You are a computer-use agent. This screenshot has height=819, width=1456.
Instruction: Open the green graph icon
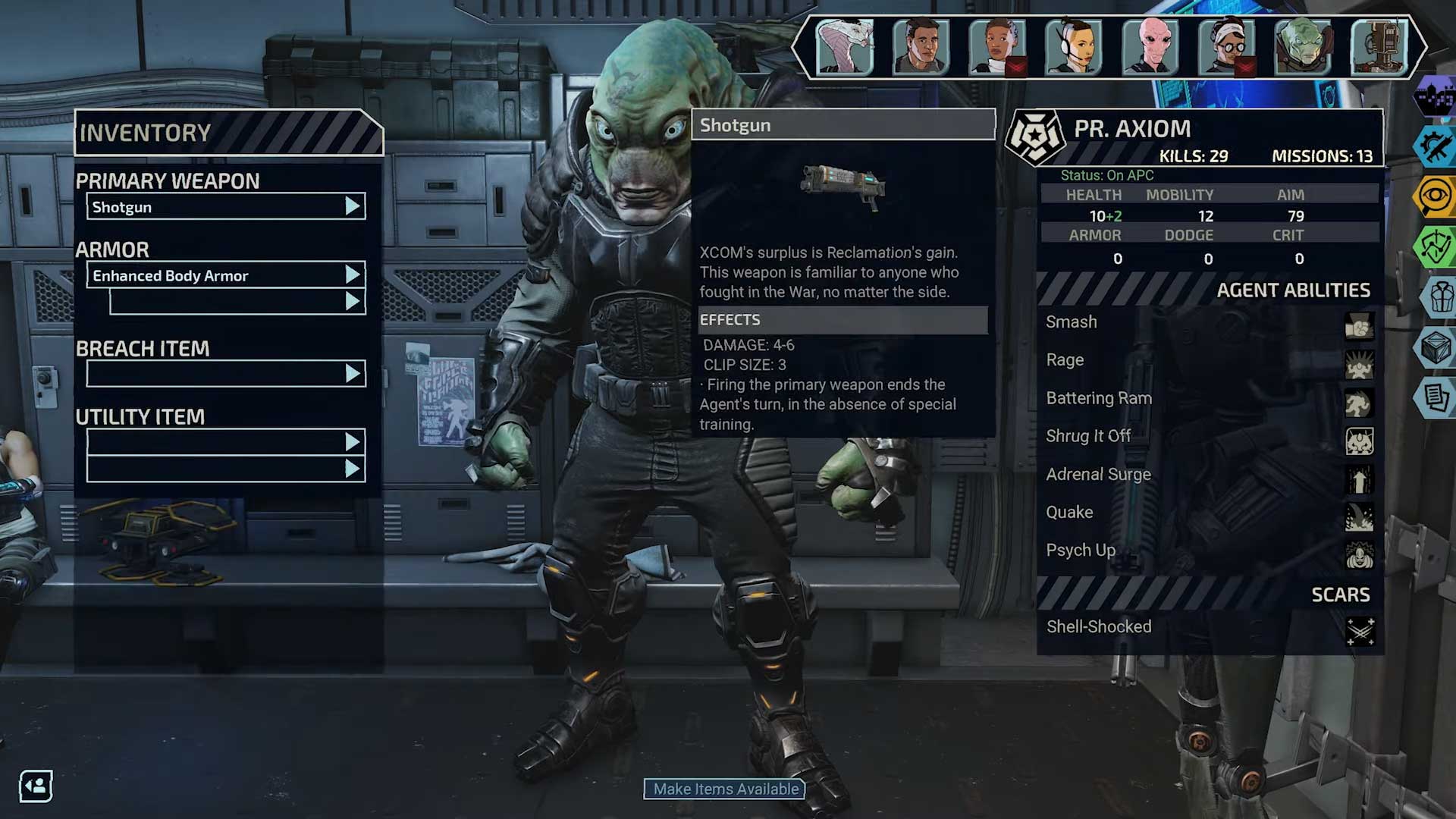[x=1436, y=246]
